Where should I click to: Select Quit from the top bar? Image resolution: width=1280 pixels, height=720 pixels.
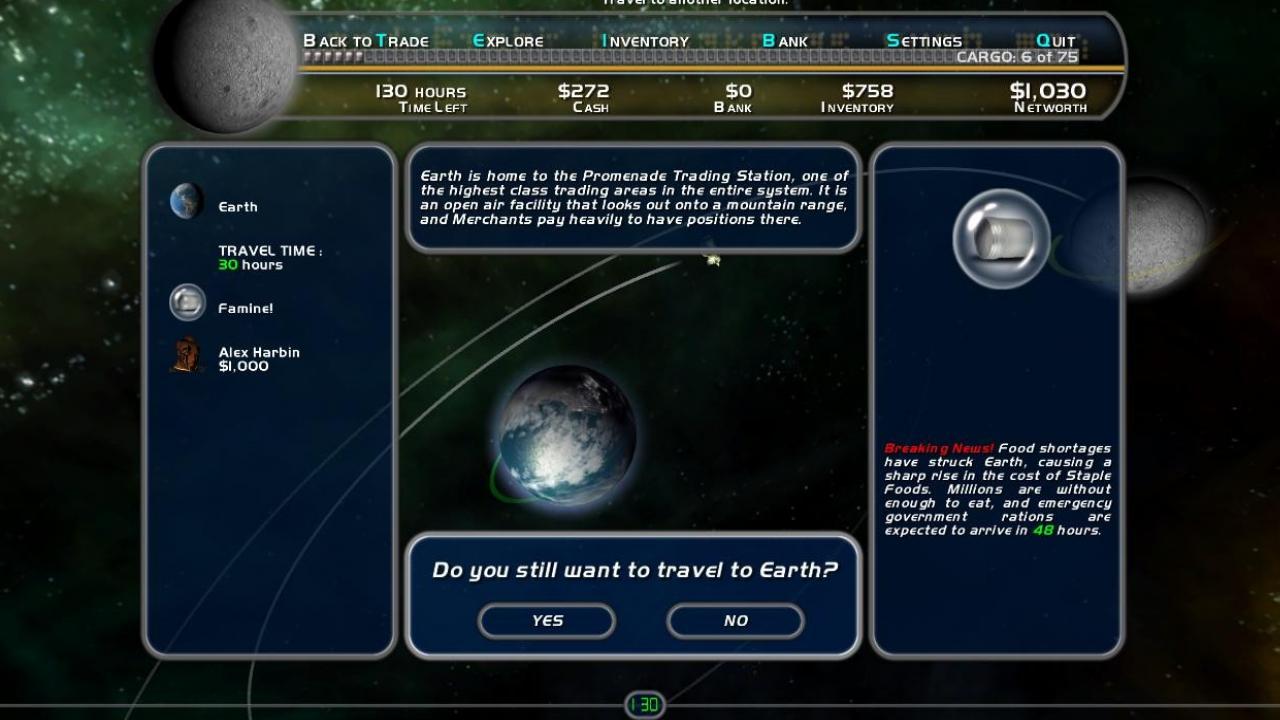coord(1055,41)
